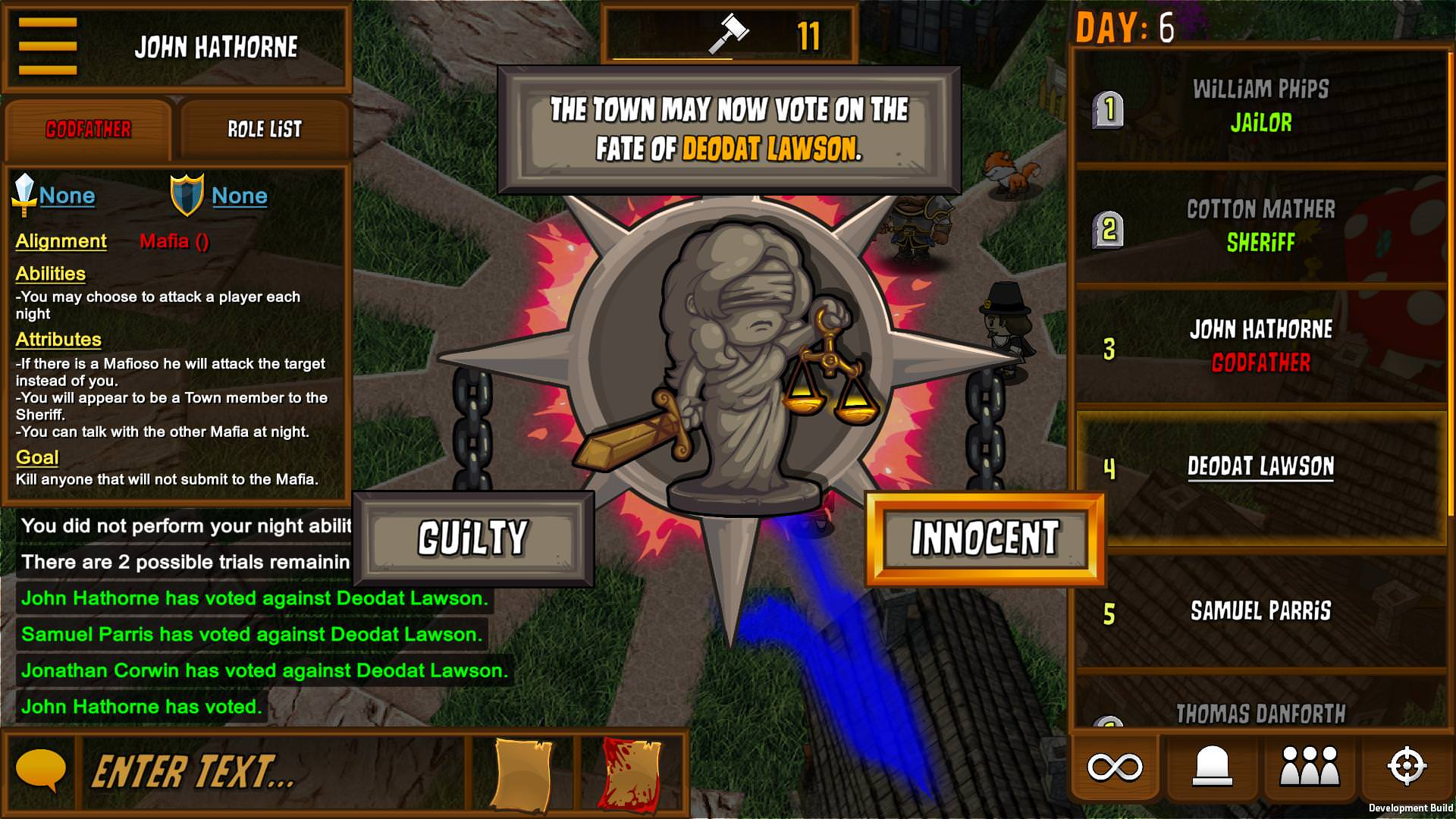Image resolution: width=1456 pixels, height=819 pixels.
Task: Vote Guilty on Deodat Lawson
Action: (472, 537)
